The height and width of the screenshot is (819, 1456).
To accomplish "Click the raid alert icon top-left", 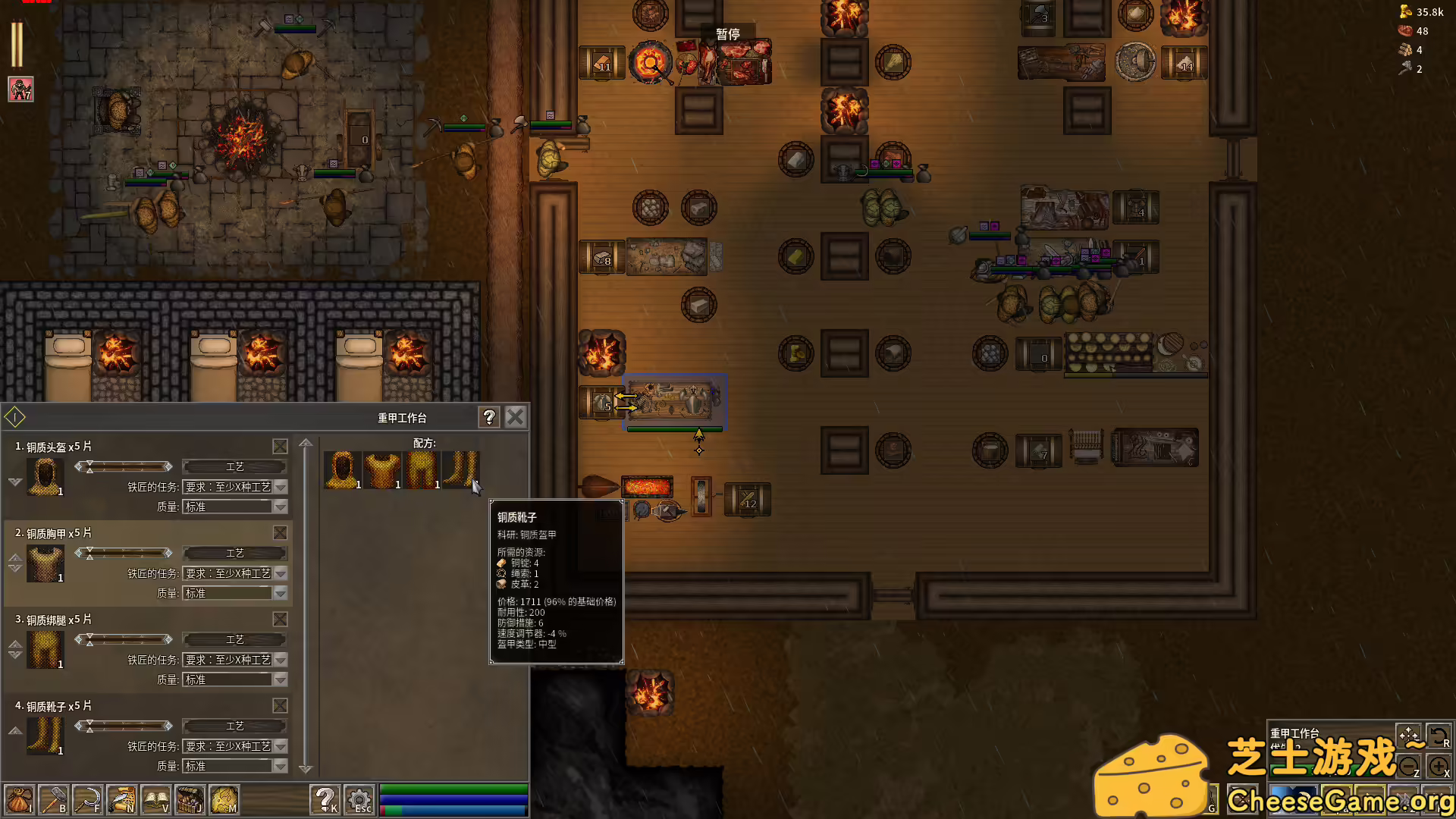I will 20,89.
